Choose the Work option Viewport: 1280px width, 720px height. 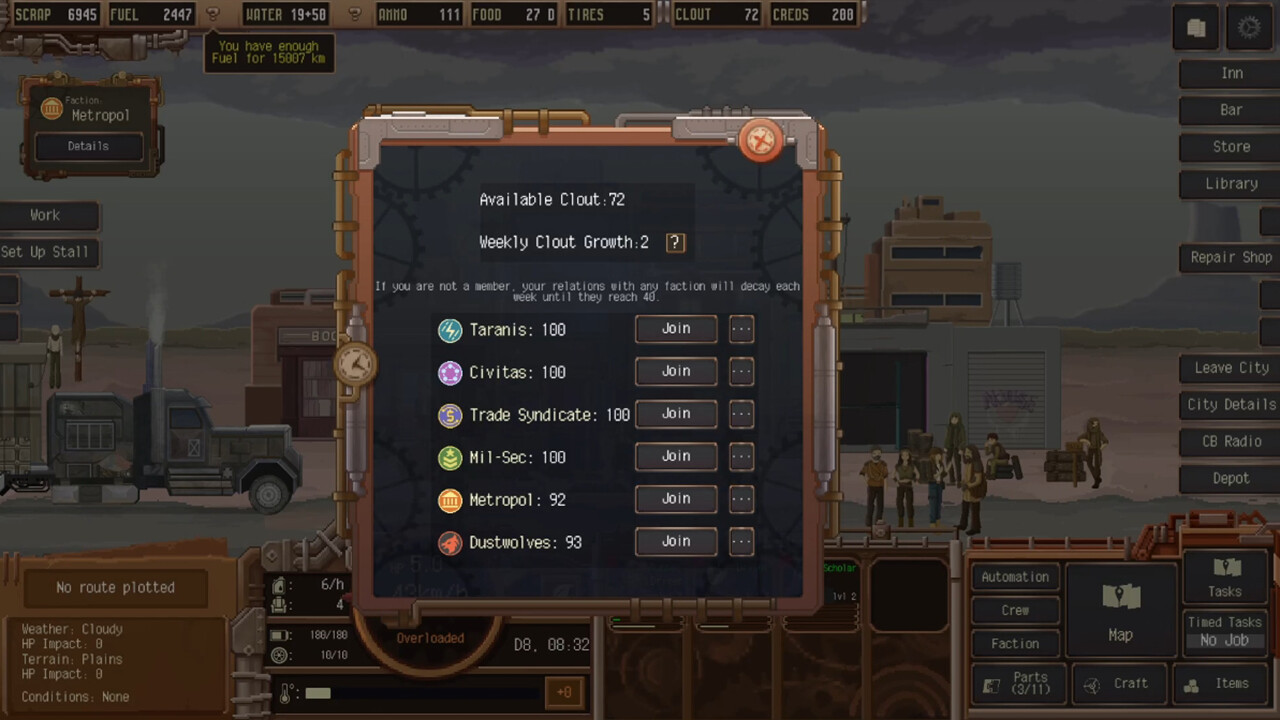pos(45,215)
